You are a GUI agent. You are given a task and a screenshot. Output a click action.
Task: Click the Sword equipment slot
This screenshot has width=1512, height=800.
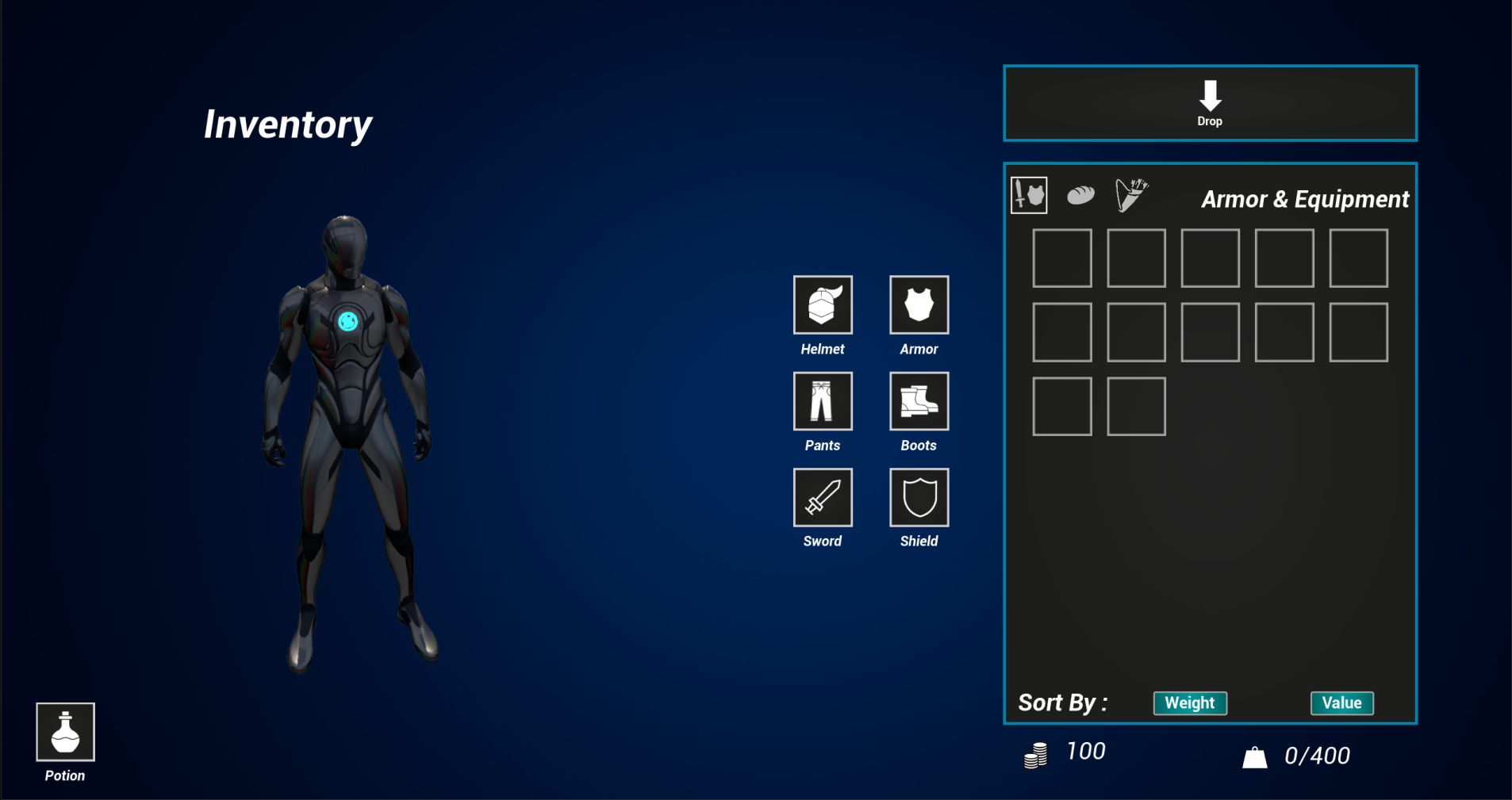[823, 498]
